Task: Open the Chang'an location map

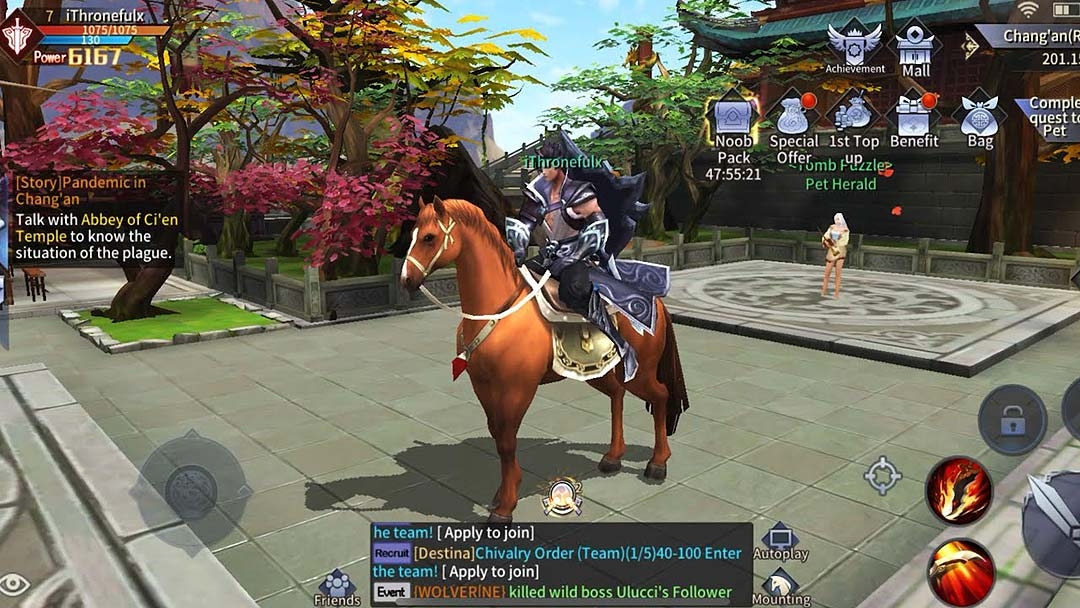Action: (1030, 38)
